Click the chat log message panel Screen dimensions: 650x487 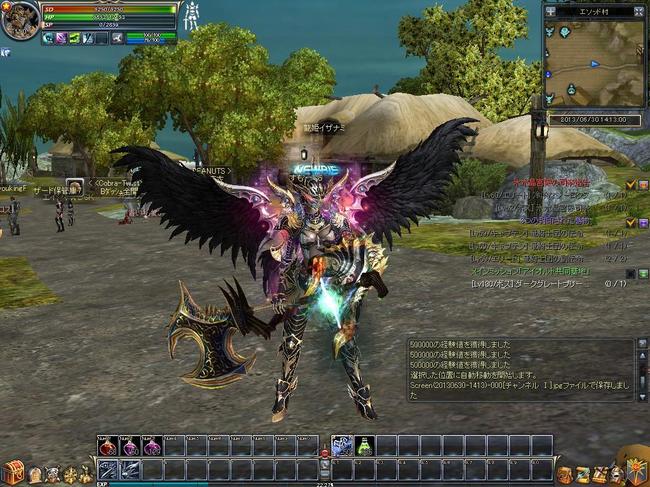[521, 369]
